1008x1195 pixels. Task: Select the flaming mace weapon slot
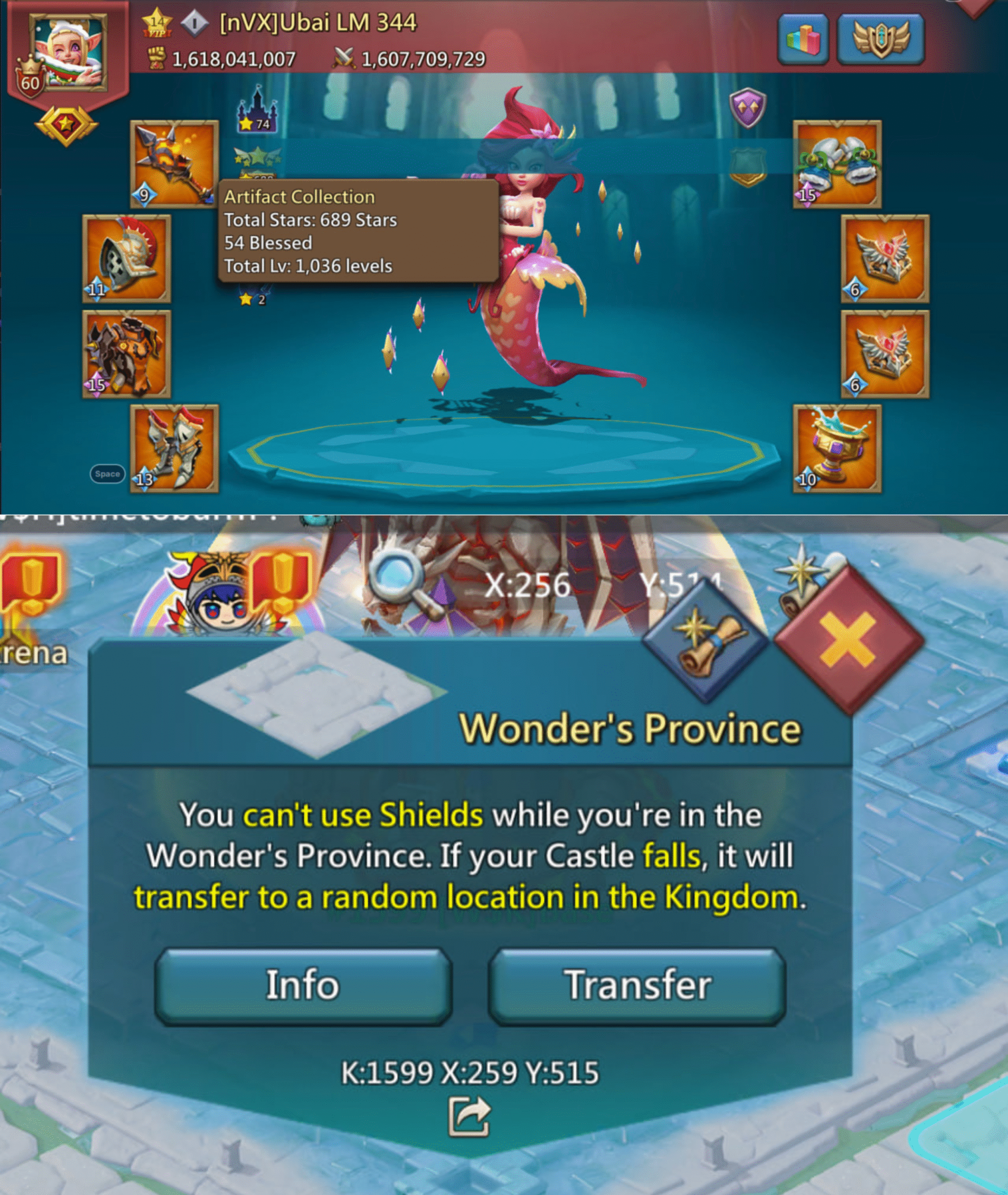174,164
